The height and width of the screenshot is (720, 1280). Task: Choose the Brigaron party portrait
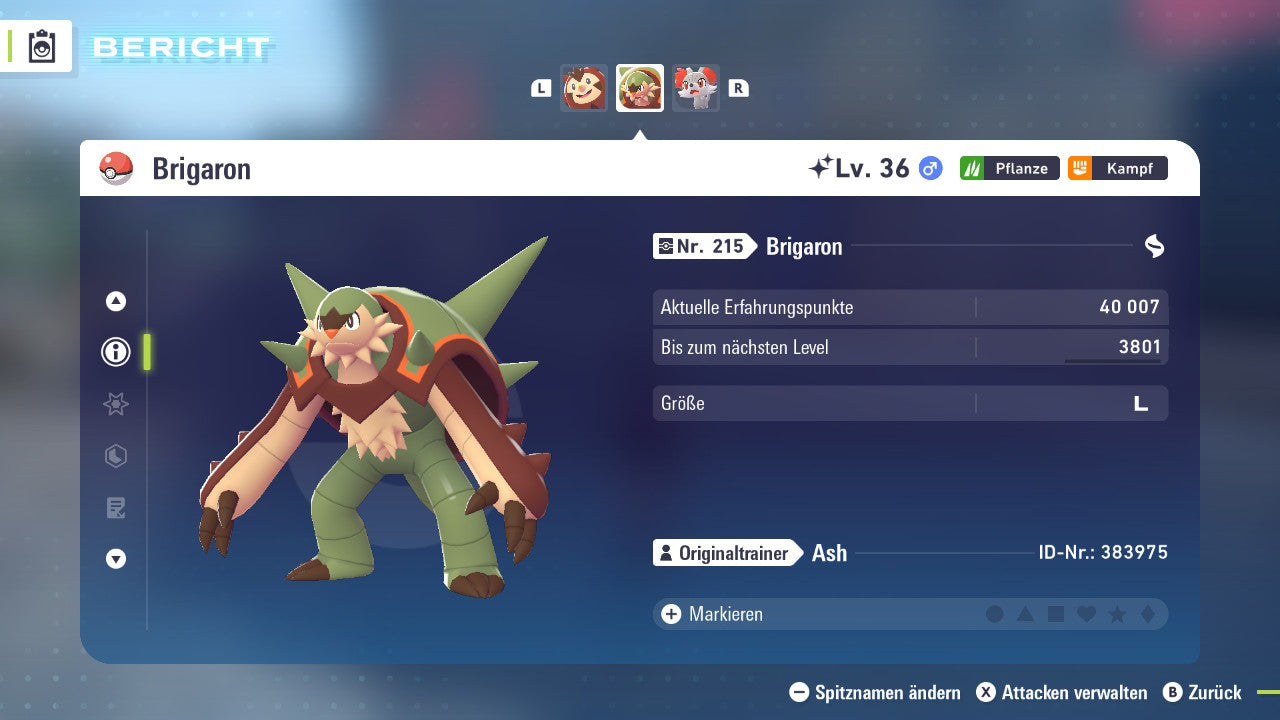pyautogui.click(x=640, y=88)
